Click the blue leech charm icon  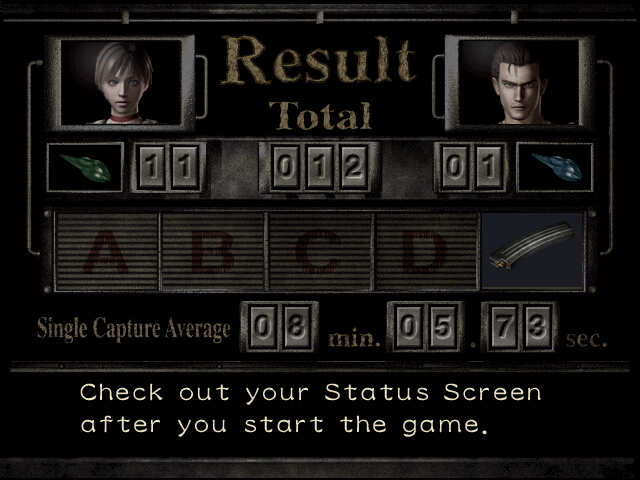pyautogui.click(x=554, y=166)
